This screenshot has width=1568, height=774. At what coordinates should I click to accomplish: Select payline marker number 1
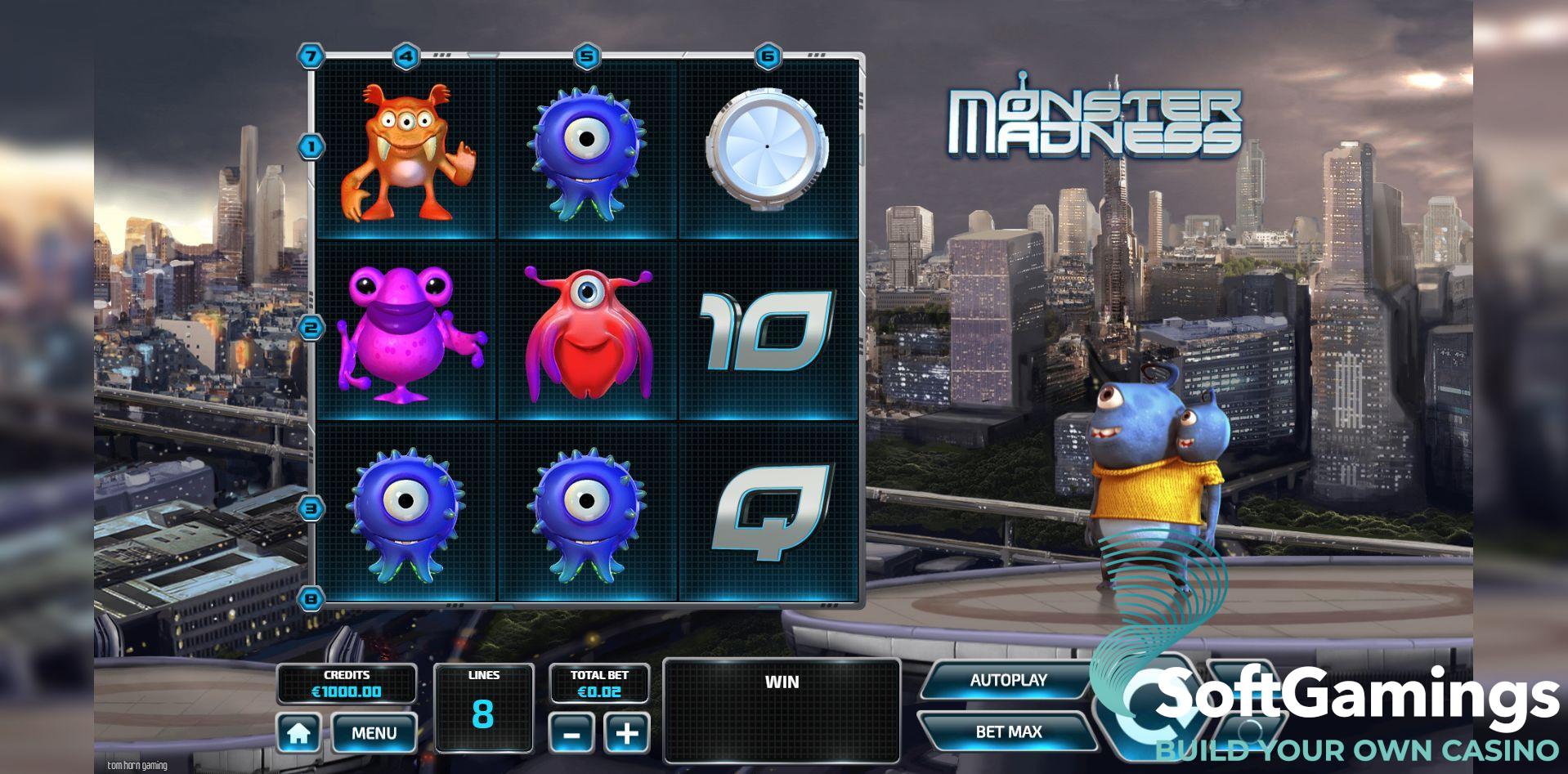coord(311,147)
